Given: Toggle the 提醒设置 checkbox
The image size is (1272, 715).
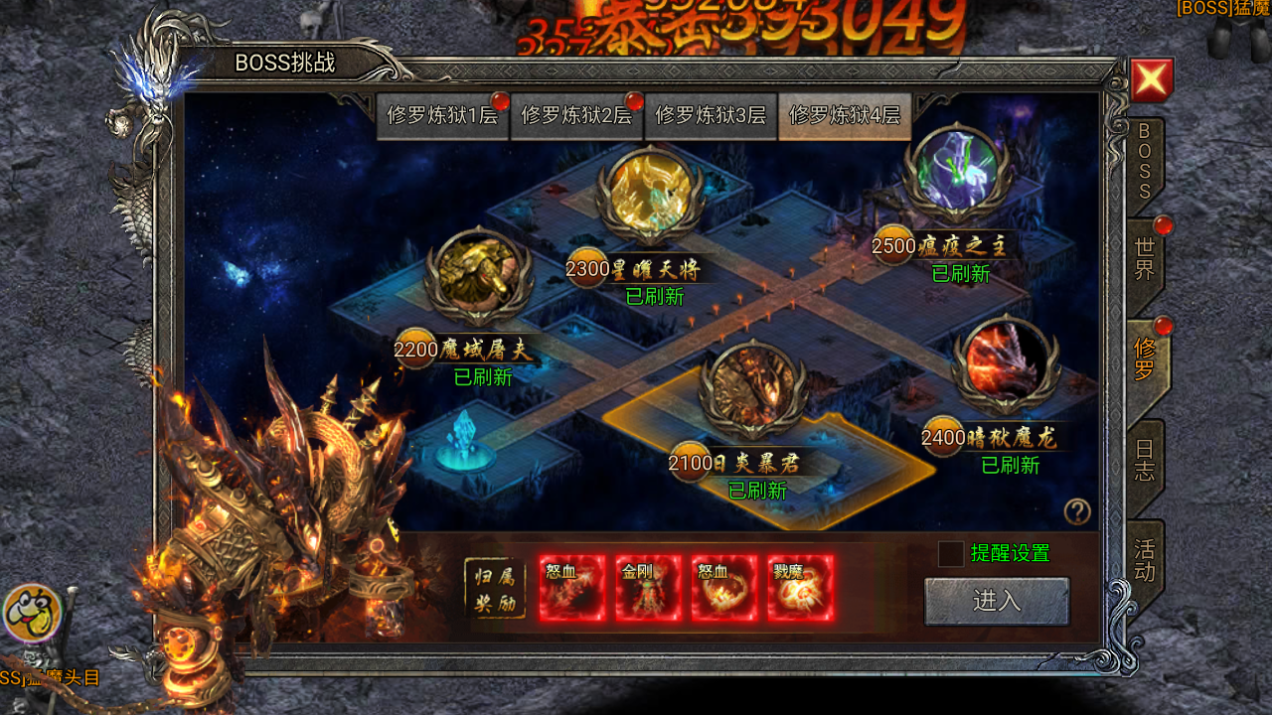Looking at the screenshot, I should coord(951,553).
